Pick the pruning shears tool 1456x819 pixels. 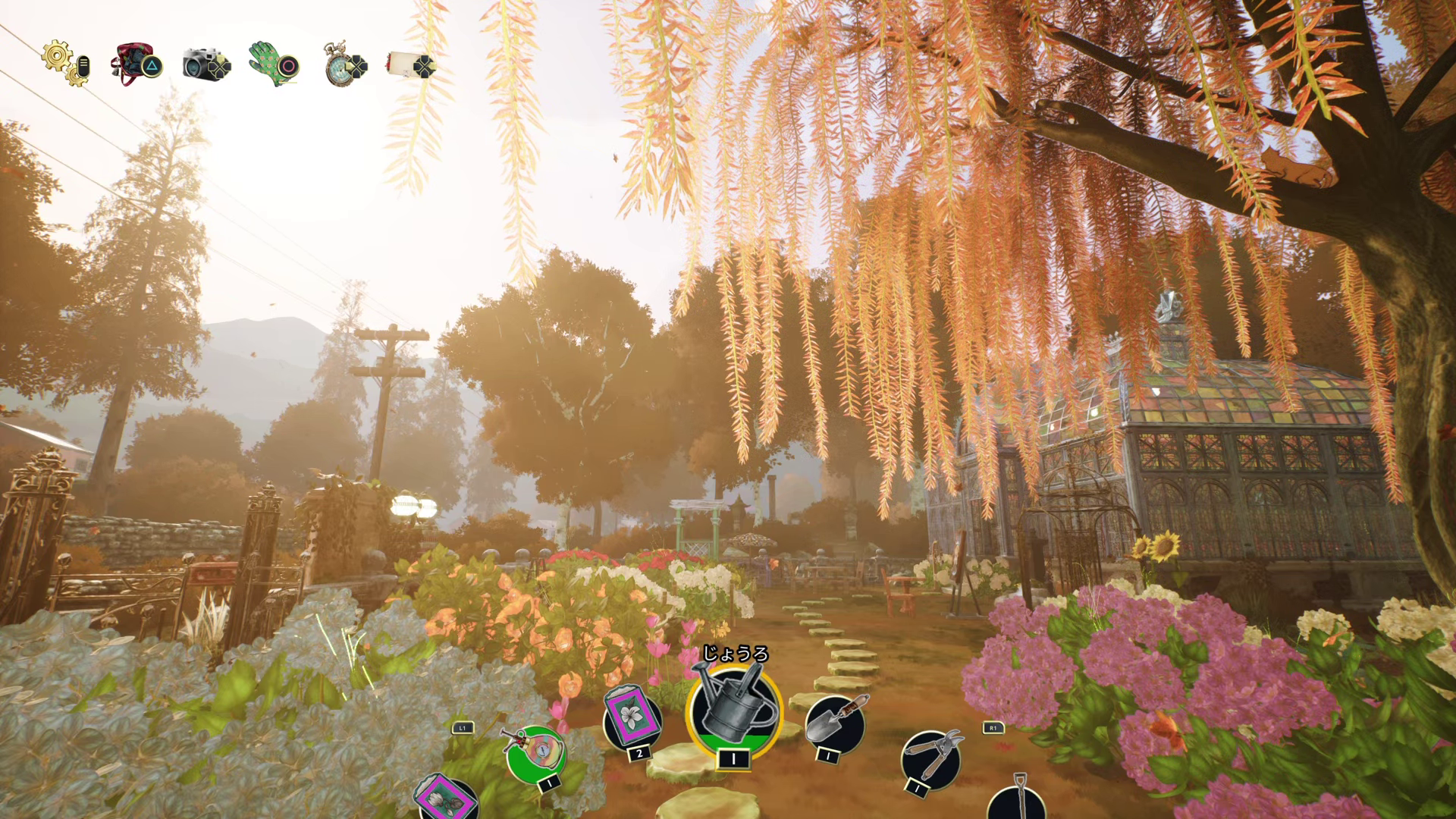pyautogui.click(x=931, y=757)
